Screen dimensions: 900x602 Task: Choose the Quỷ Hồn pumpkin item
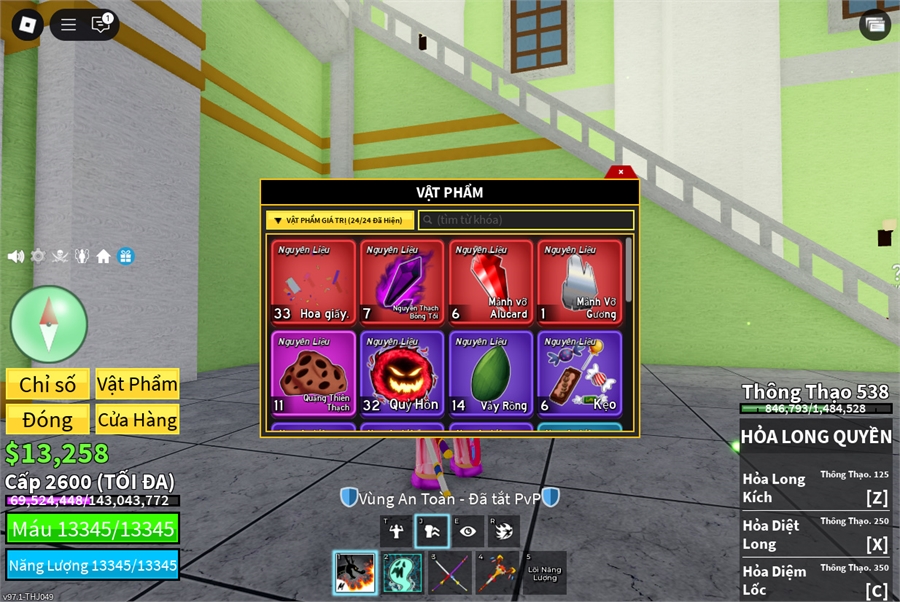point(402,374)
